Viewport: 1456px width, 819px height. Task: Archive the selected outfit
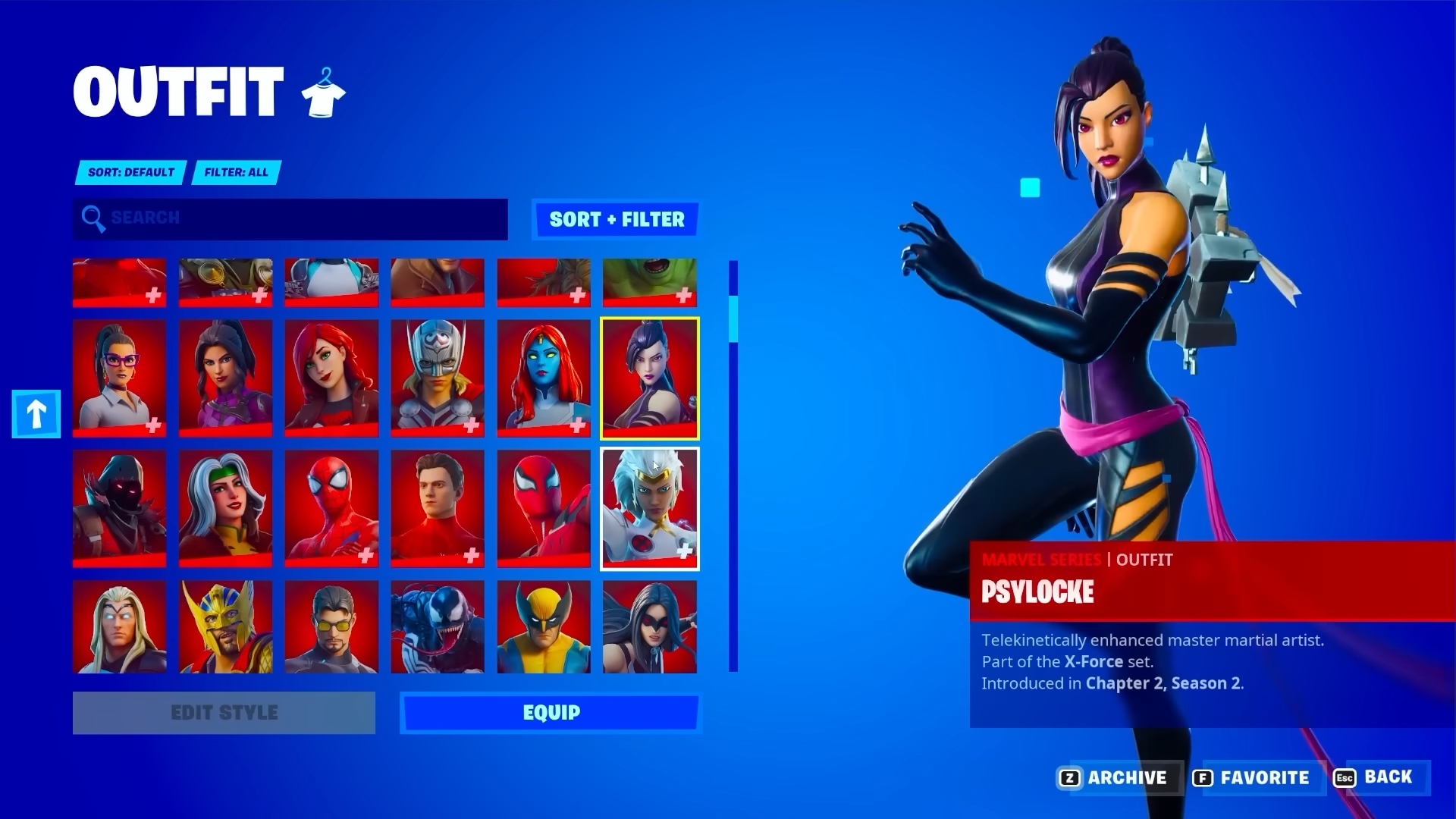coord(1119,777)
